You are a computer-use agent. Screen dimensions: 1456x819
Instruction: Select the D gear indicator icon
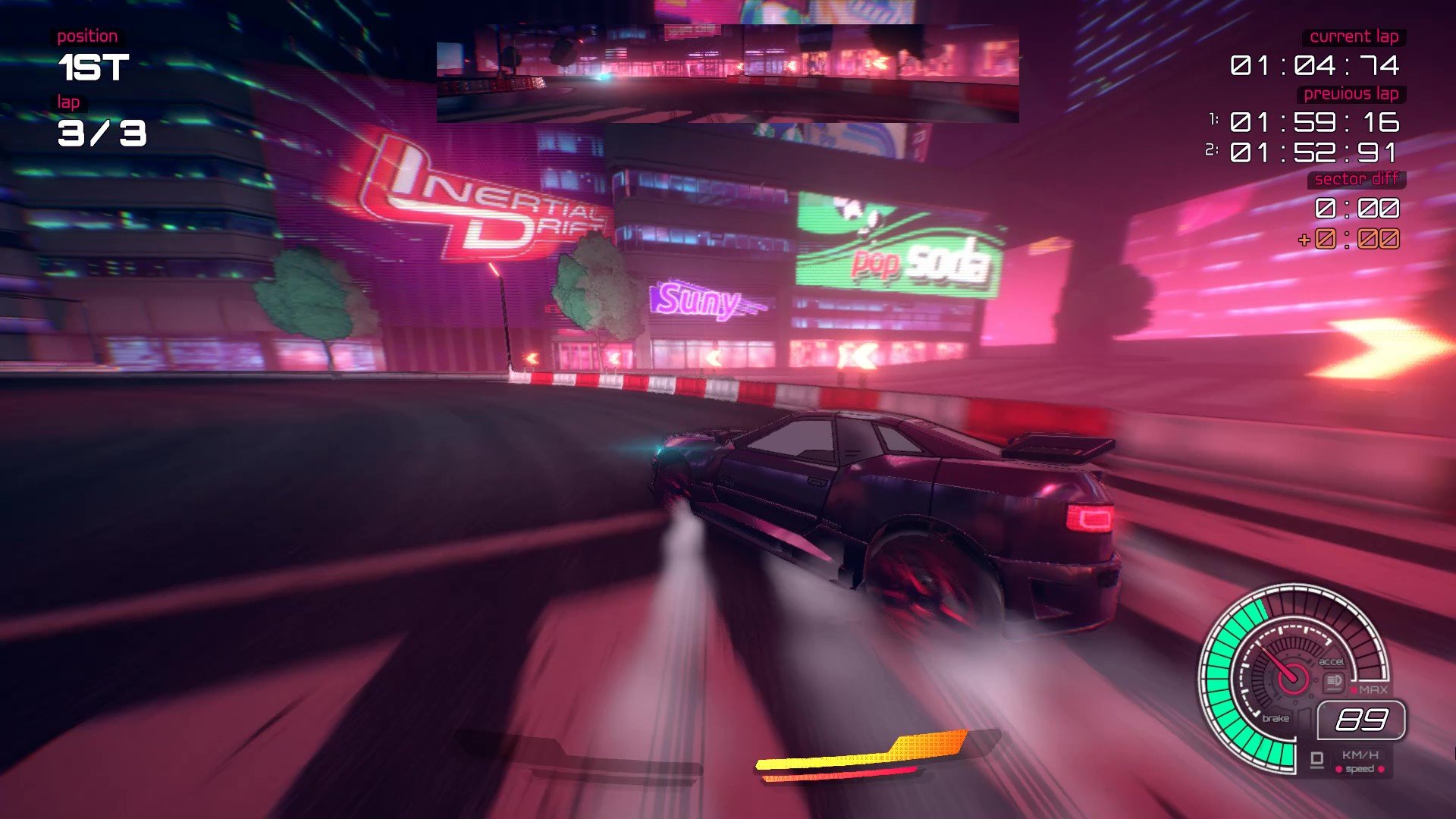point(1318,758)
